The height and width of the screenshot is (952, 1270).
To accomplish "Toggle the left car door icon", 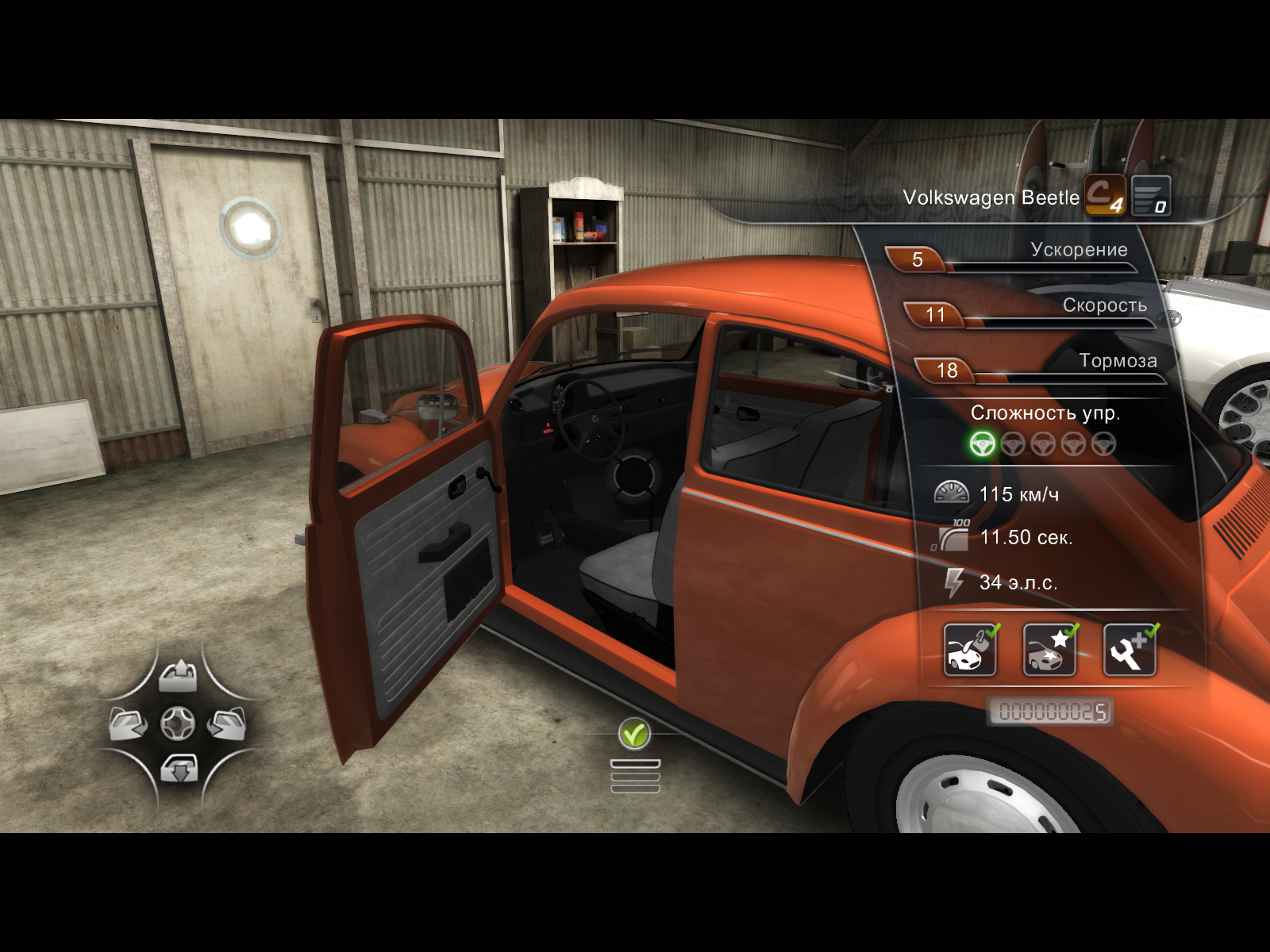I will tap(129, 724).
